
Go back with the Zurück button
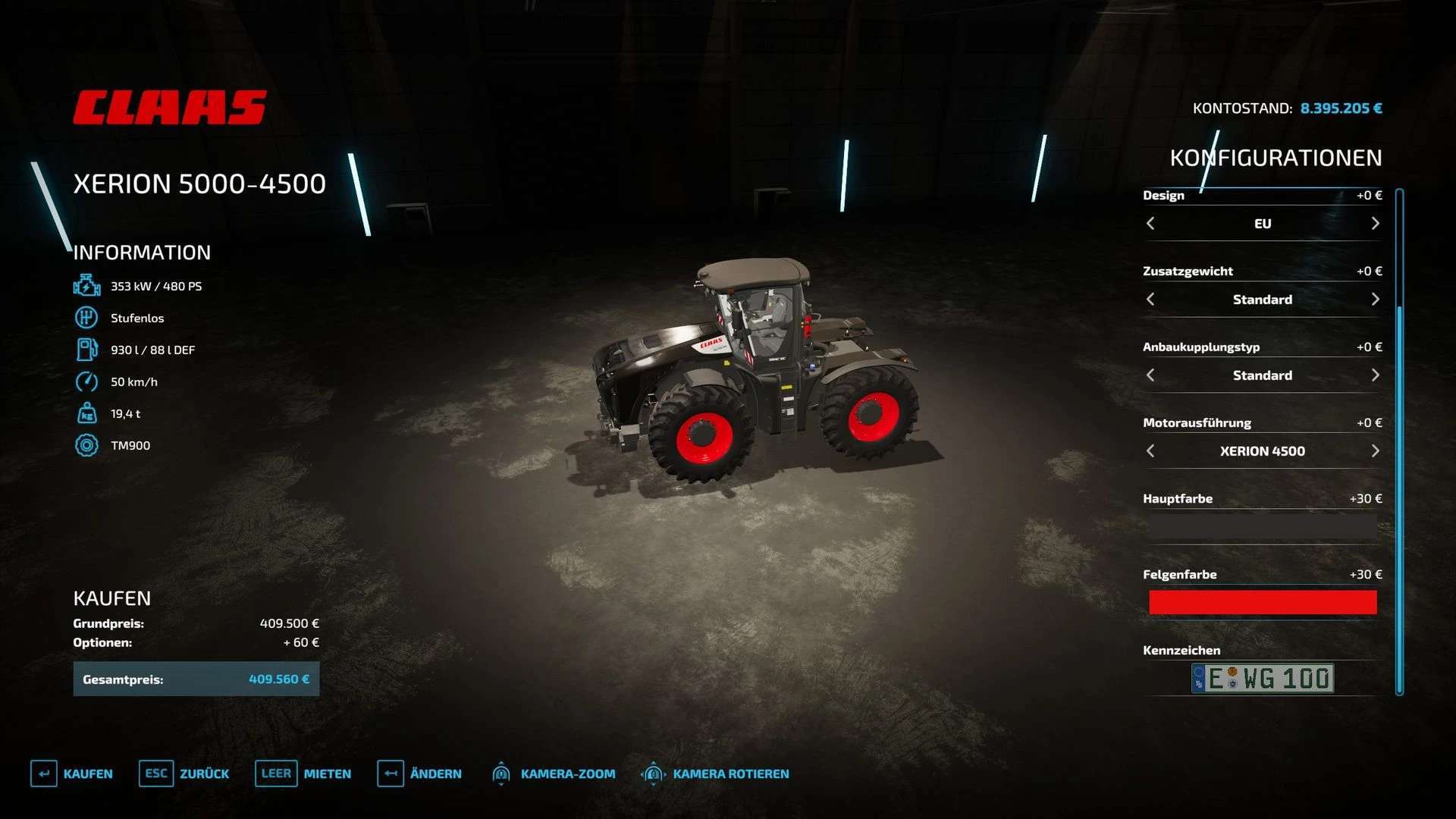[184, 773]
